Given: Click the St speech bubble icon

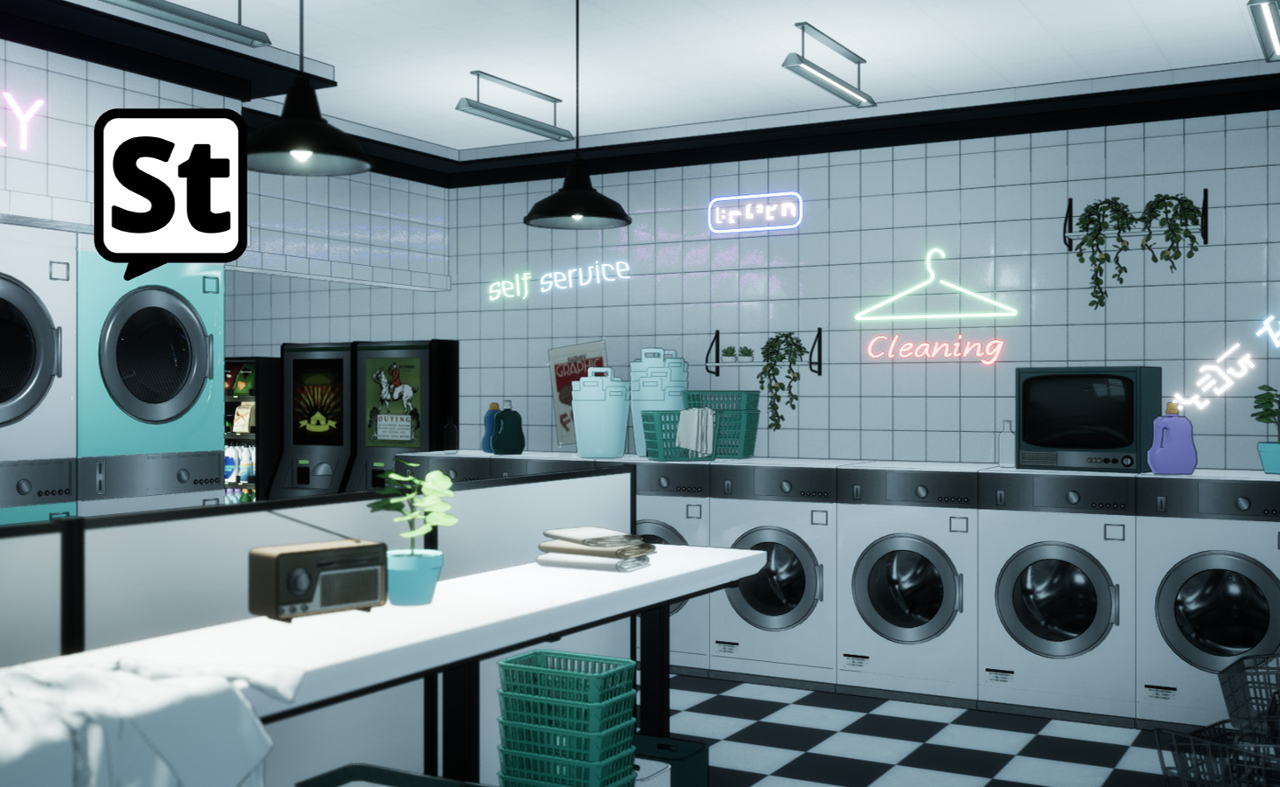Looking at the screenshot, I should coord(170,187).
